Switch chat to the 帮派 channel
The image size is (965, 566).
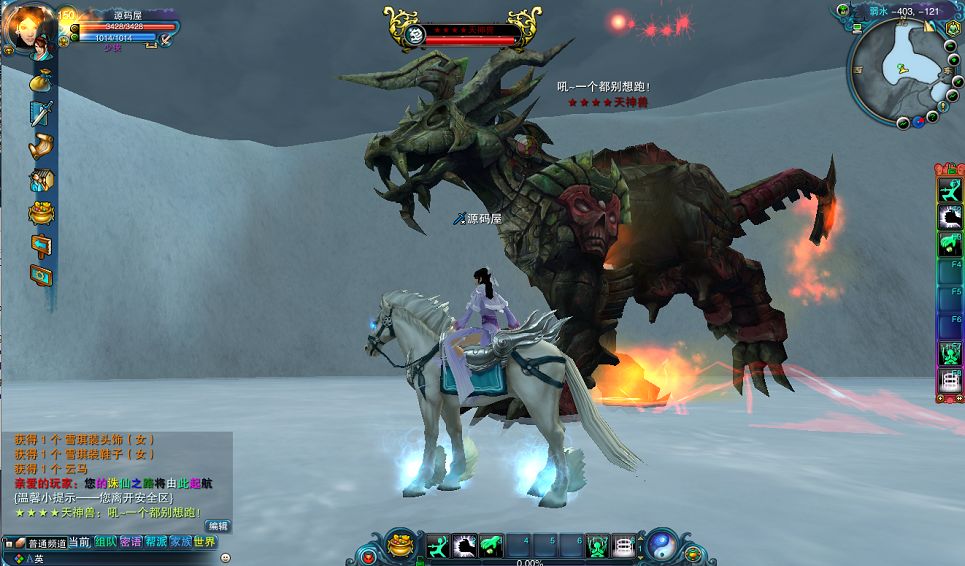(155, 542)
